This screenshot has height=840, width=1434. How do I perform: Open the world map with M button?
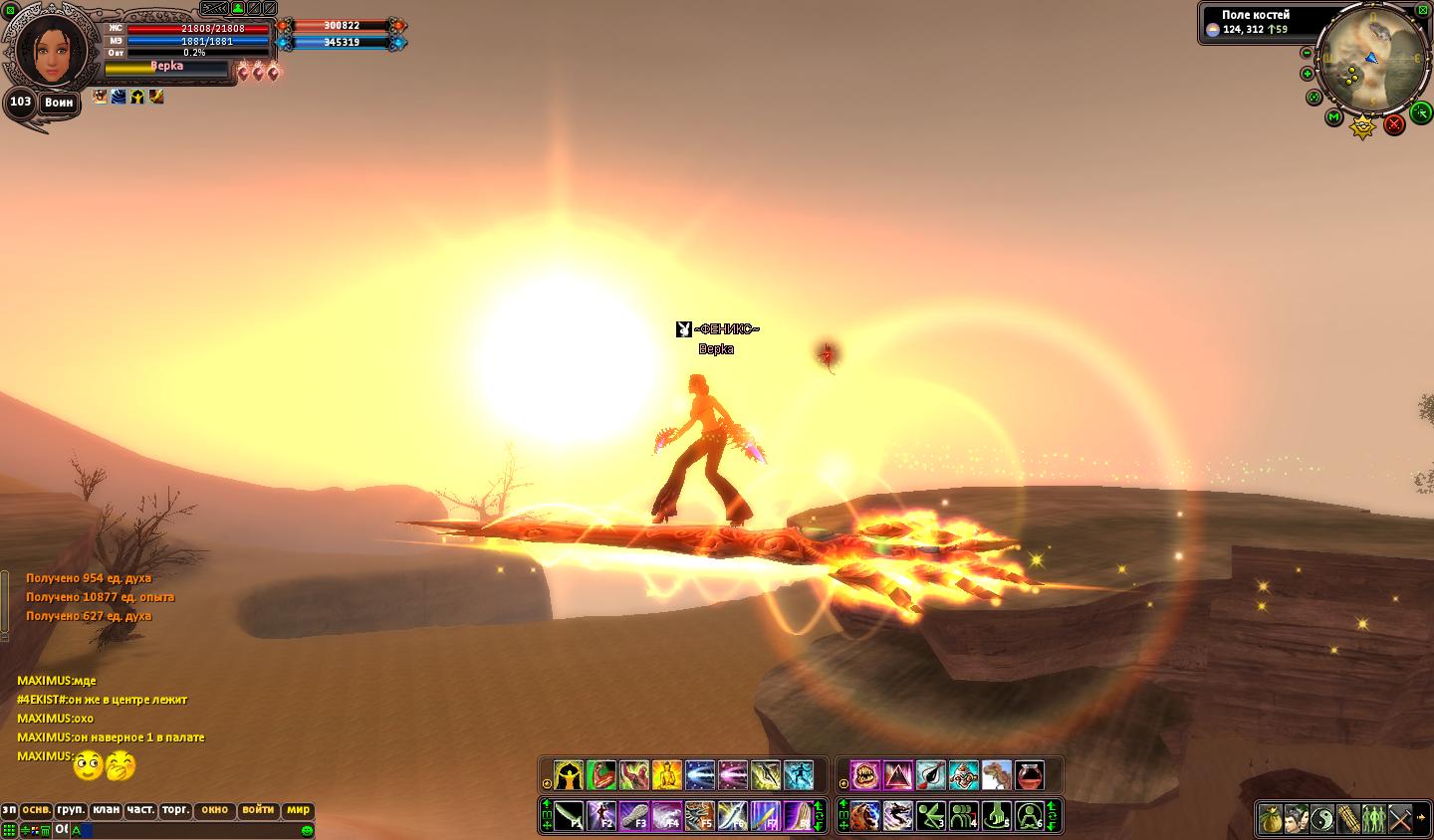pyautogui.click(x=1334, y=117)
